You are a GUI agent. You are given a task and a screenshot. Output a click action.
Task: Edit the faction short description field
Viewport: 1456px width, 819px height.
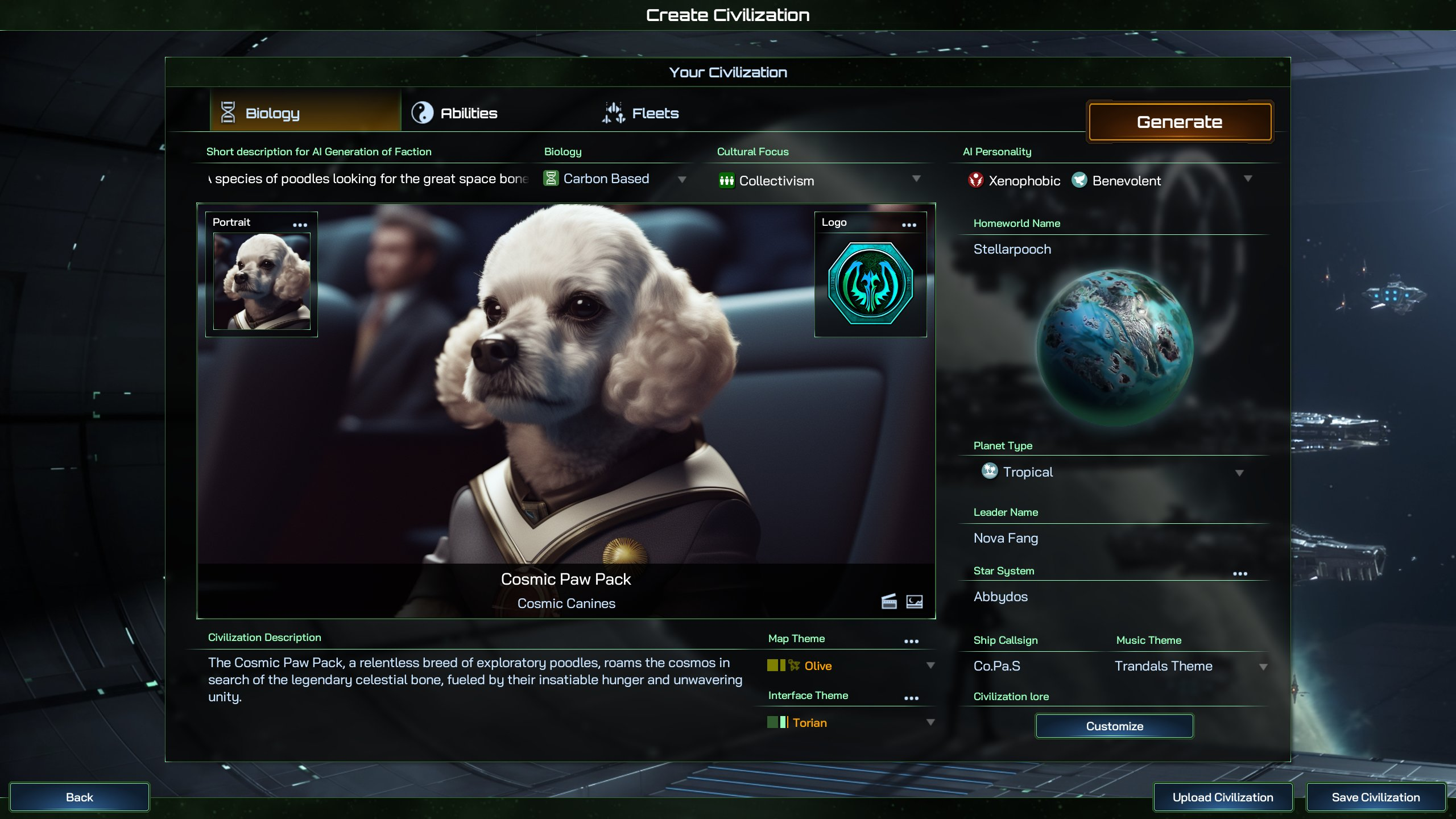[x=369, y=179]
